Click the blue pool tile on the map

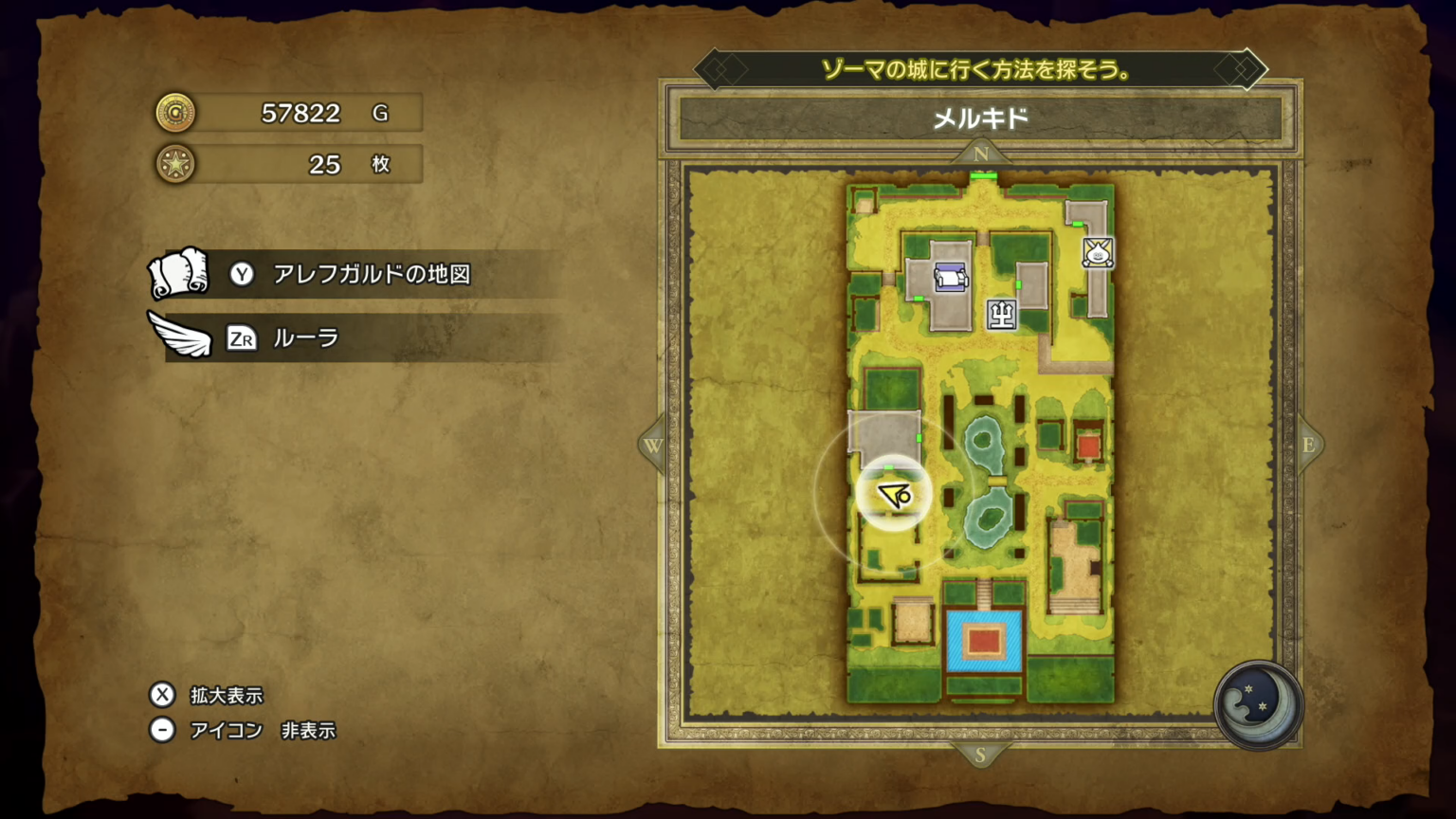983,642
